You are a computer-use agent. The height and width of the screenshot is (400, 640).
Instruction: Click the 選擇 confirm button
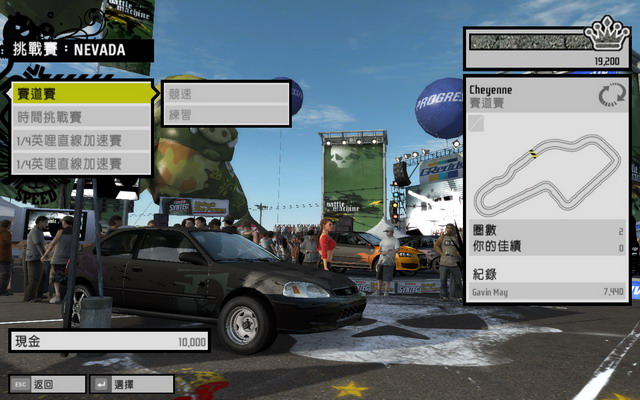[118, 384]
